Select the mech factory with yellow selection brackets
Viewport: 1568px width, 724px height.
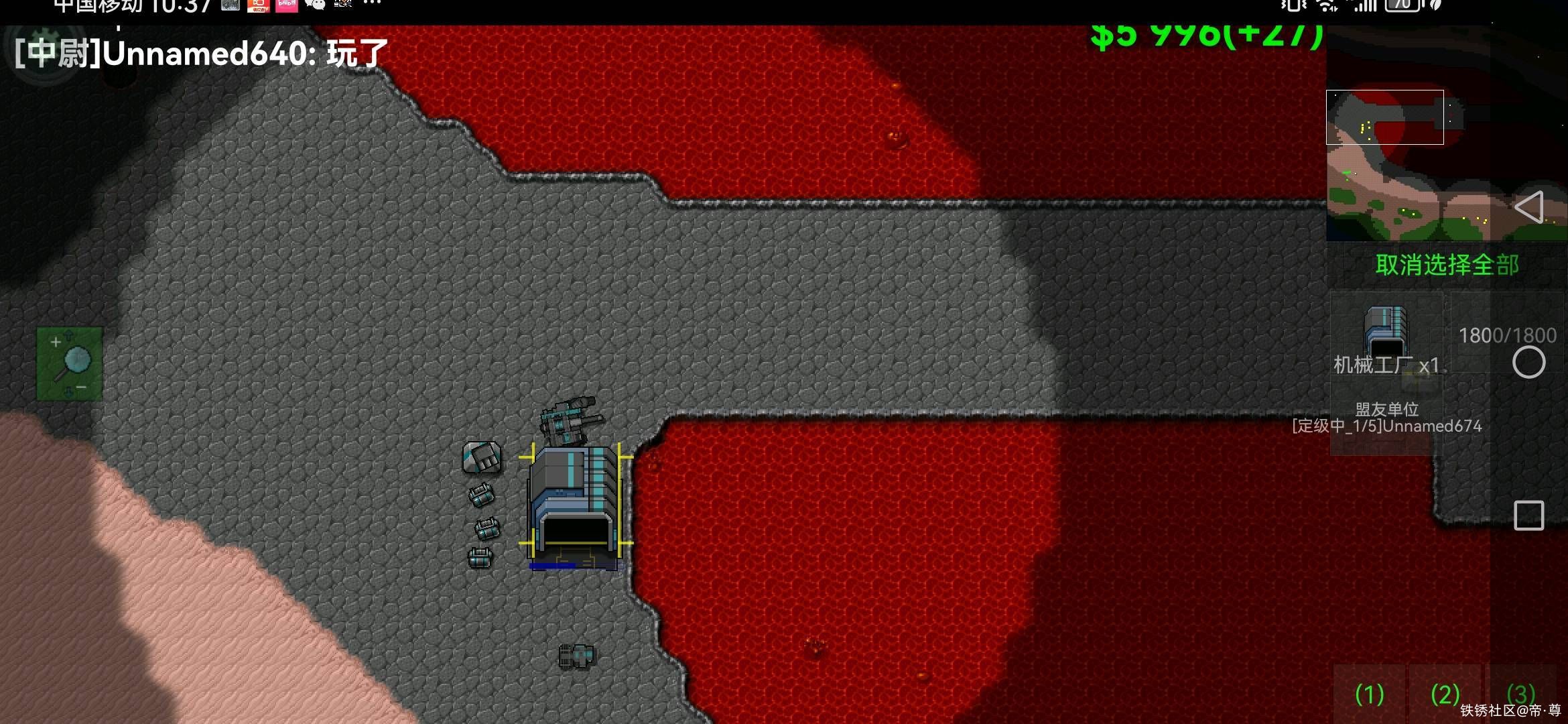click(575, 503)
